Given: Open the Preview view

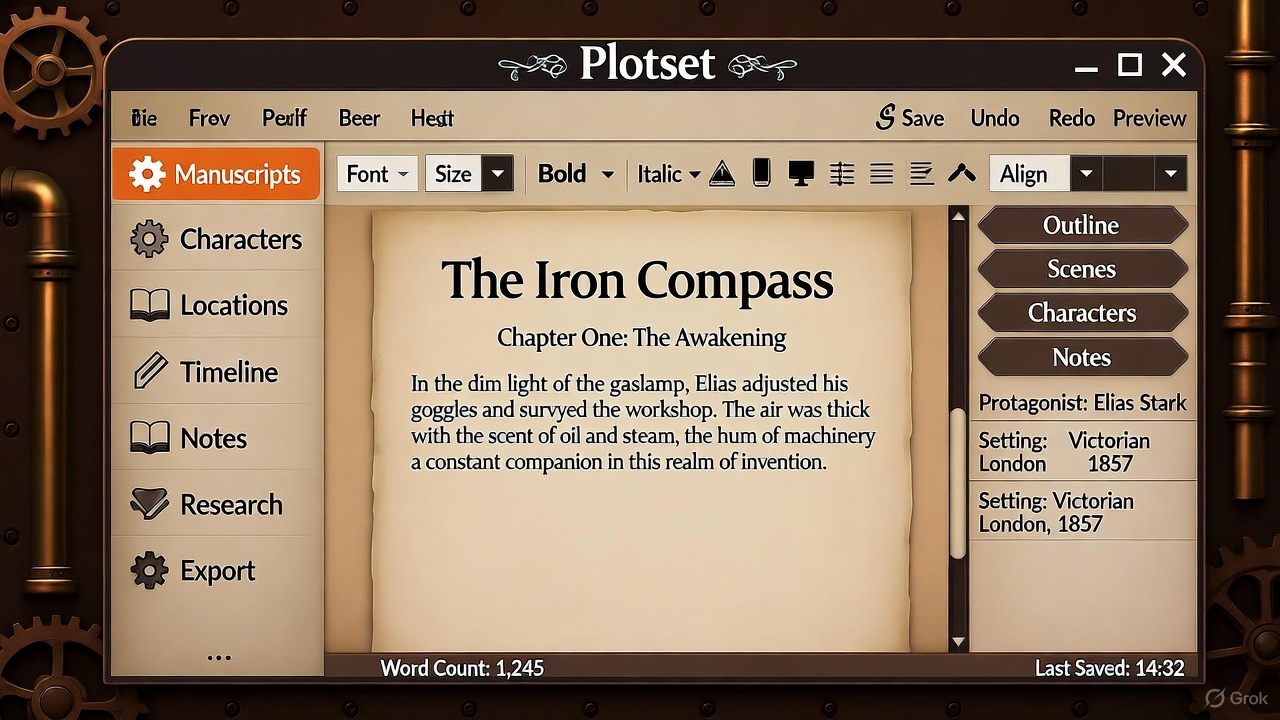Looking at the screenshot, I should click(1149, 118).
